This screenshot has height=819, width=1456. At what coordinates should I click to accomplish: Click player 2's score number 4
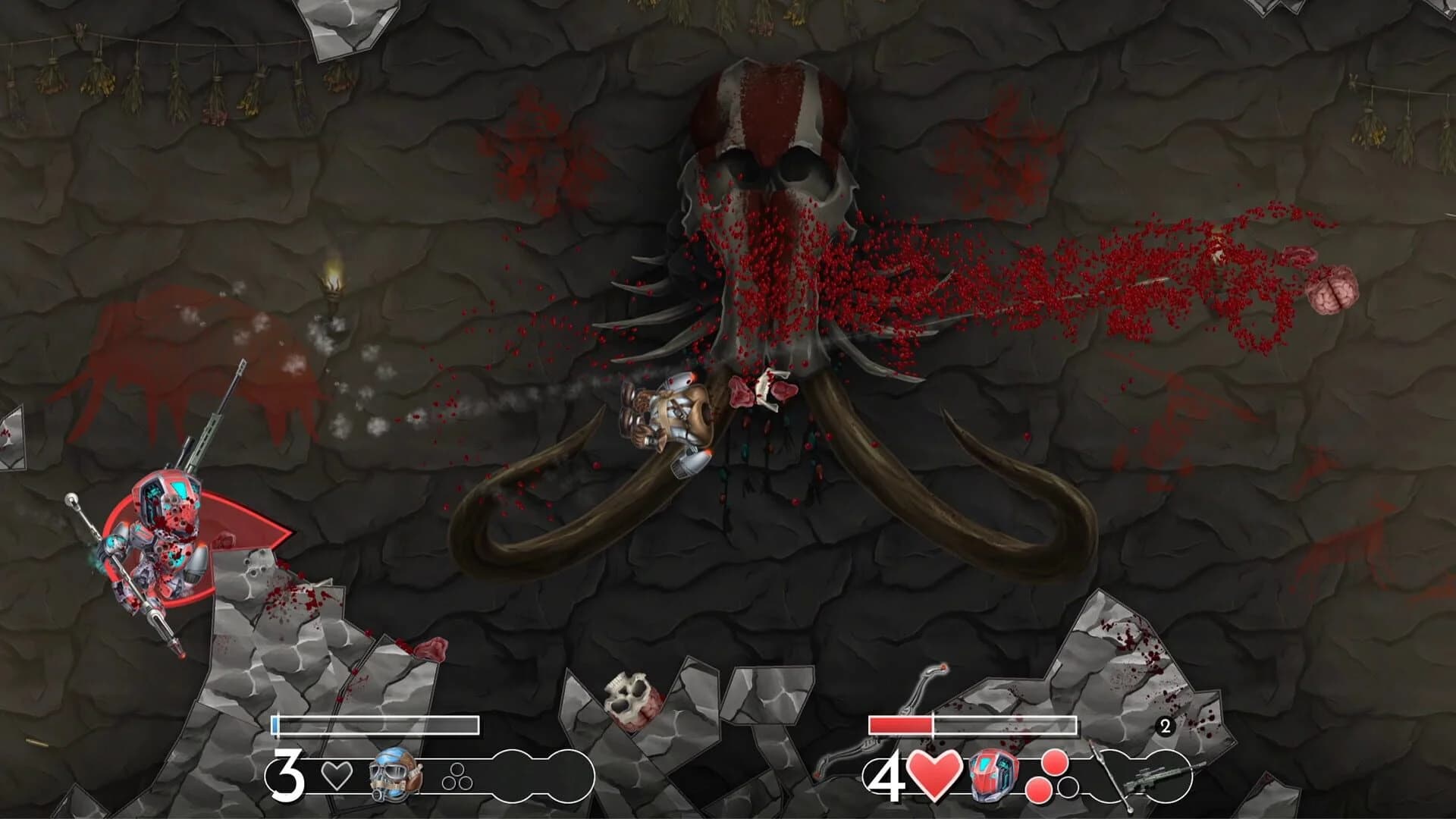(x=889, y=778)
